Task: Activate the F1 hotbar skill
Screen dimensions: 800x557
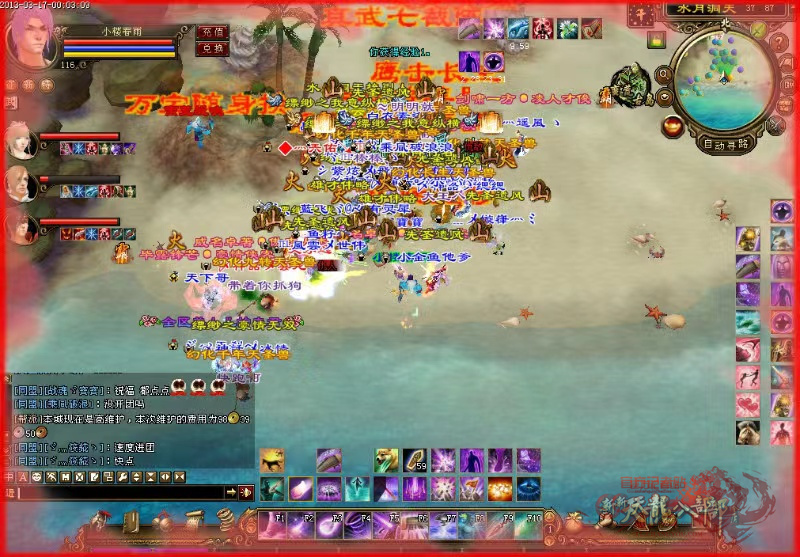Action: pos(273,521)
